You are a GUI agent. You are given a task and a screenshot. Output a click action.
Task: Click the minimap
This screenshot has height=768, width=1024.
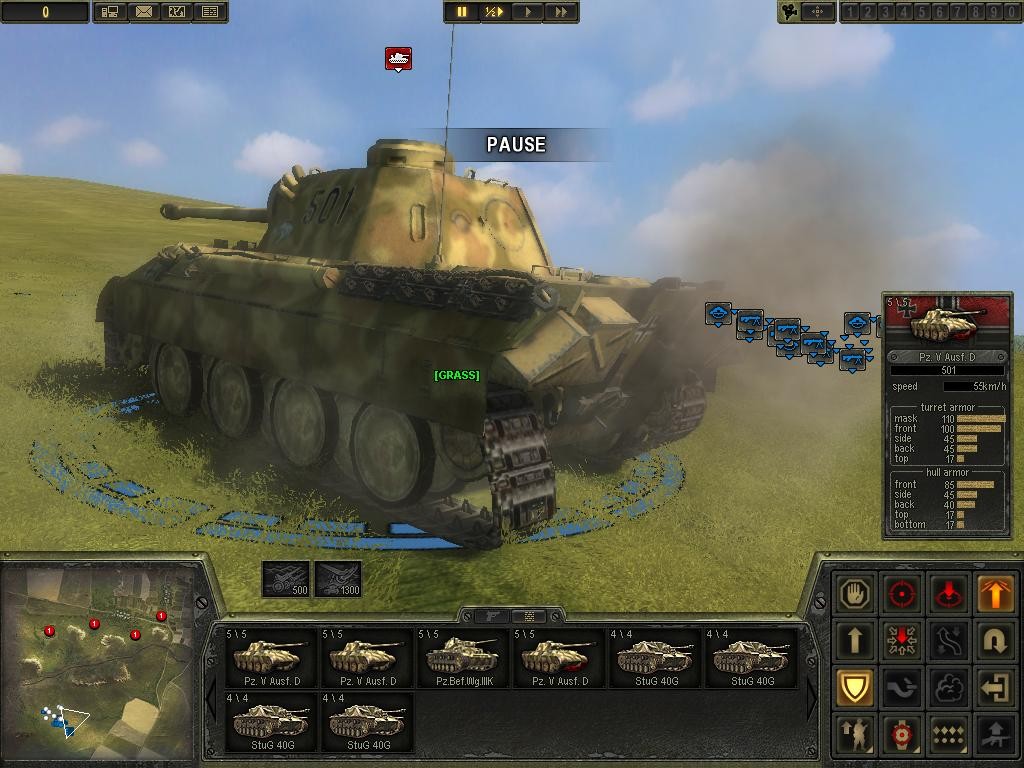[97, 660]
